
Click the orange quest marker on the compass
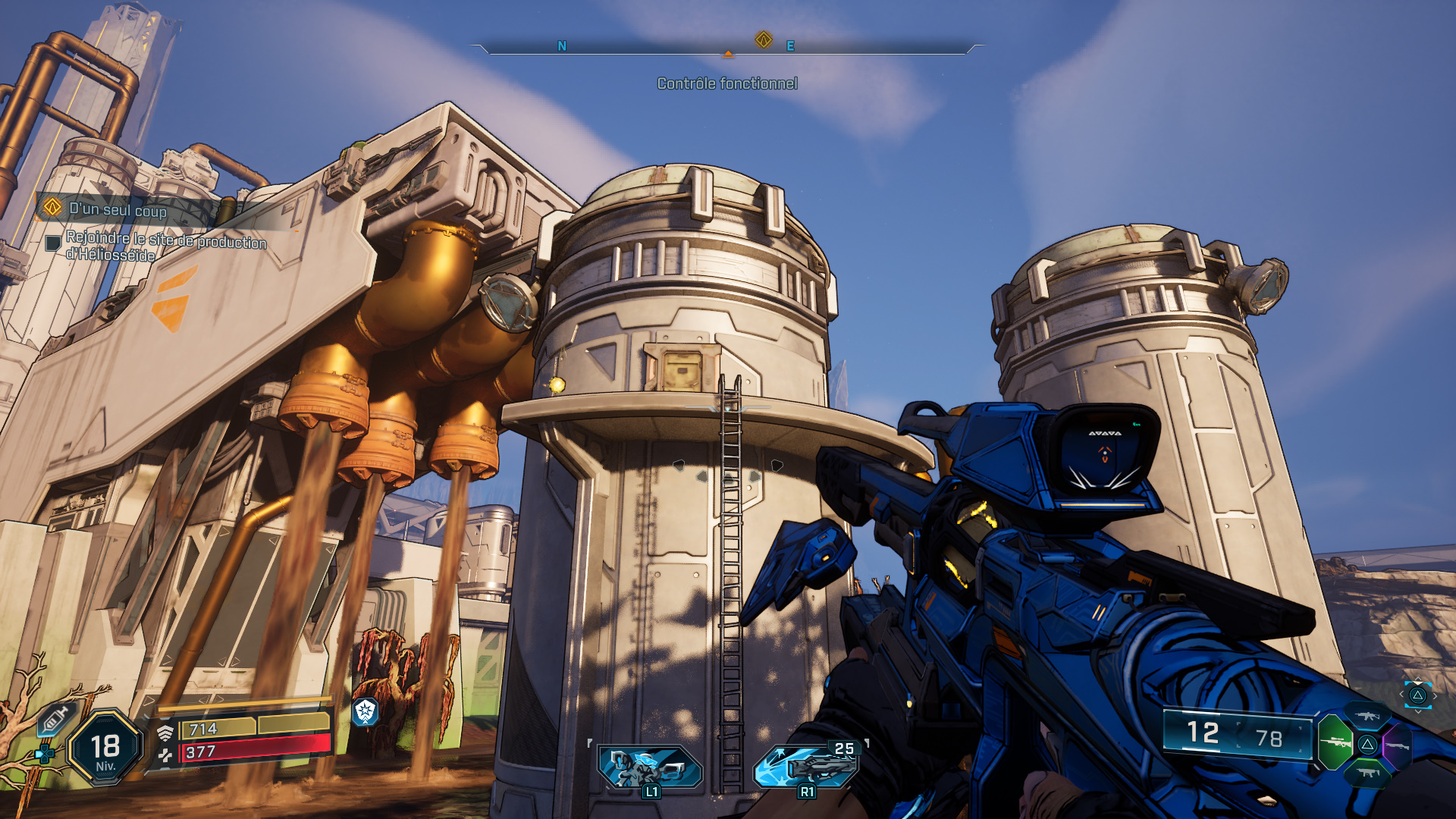tap(764, 39)
